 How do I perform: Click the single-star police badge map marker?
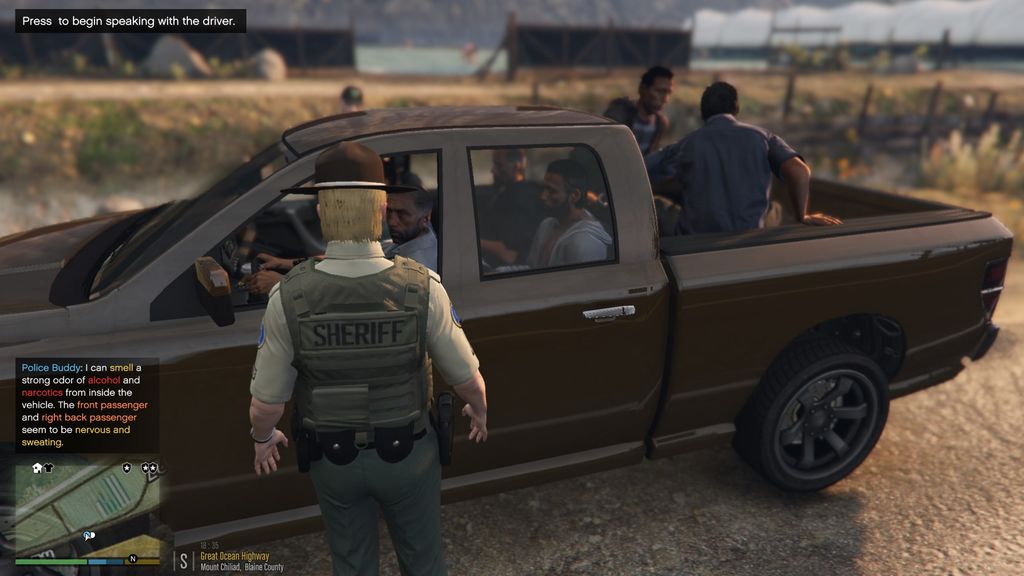click(127, 467)
